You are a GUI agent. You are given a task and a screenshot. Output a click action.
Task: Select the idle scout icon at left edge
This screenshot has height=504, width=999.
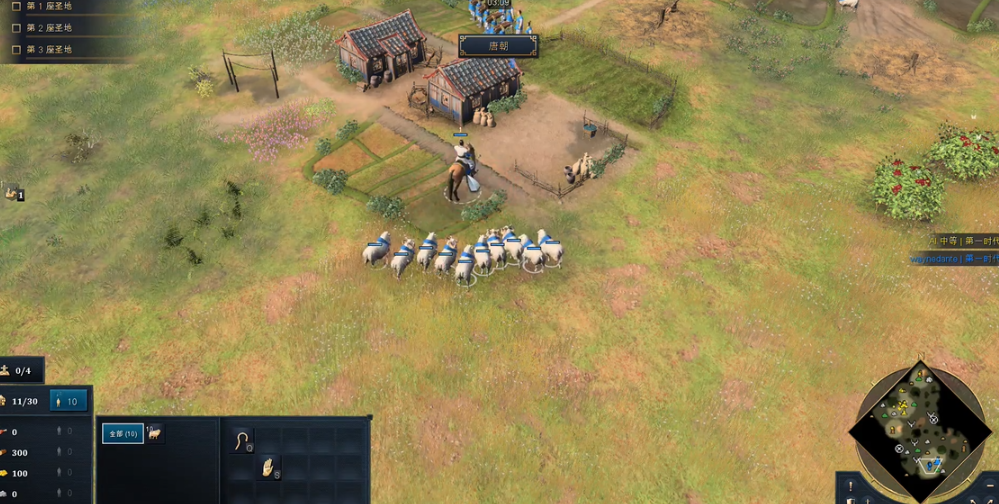tap(12, 191)
